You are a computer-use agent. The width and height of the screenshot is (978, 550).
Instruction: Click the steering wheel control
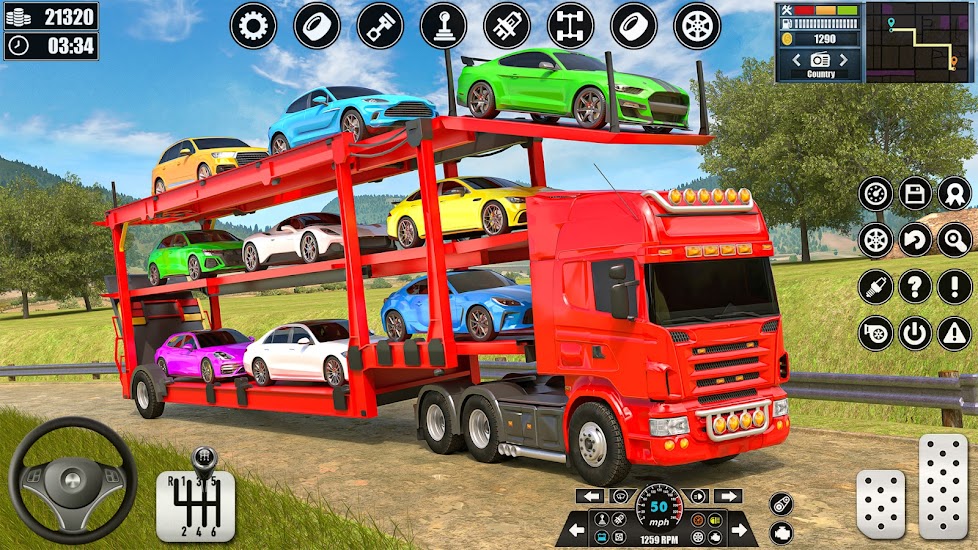click(x=72, y=480)
